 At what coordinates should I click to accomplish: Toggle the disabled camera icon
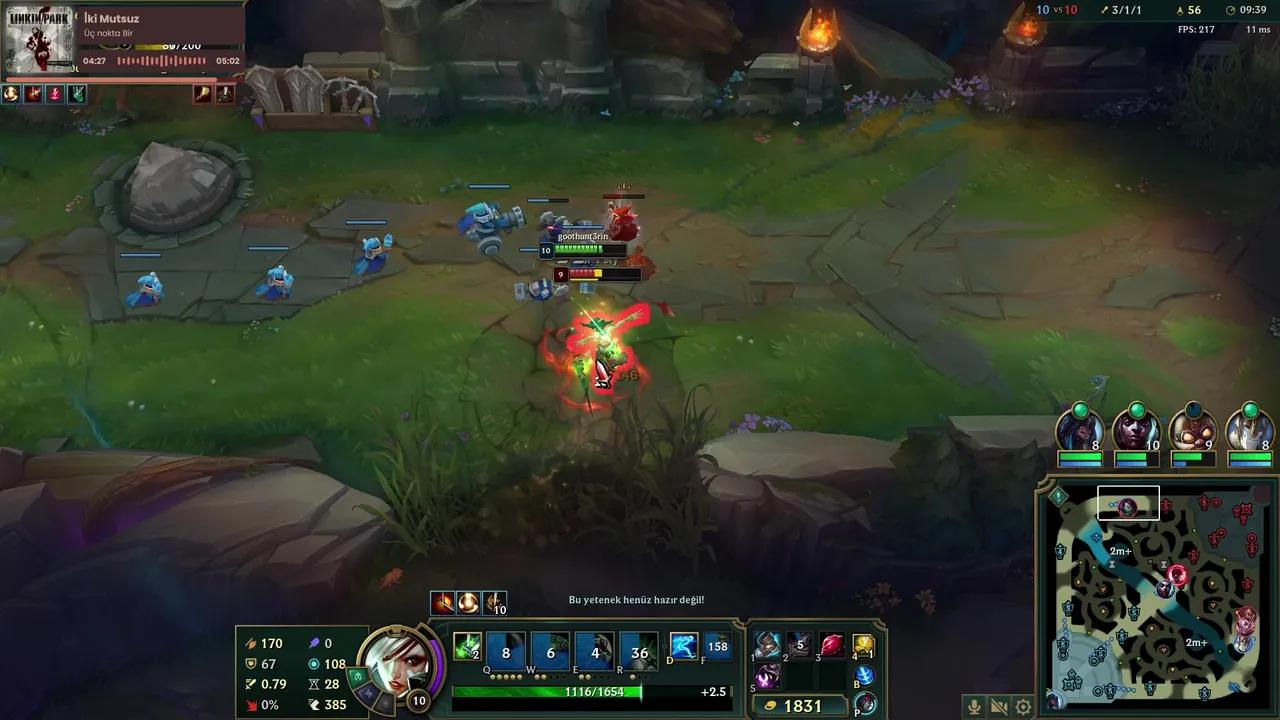pos(997,706)
